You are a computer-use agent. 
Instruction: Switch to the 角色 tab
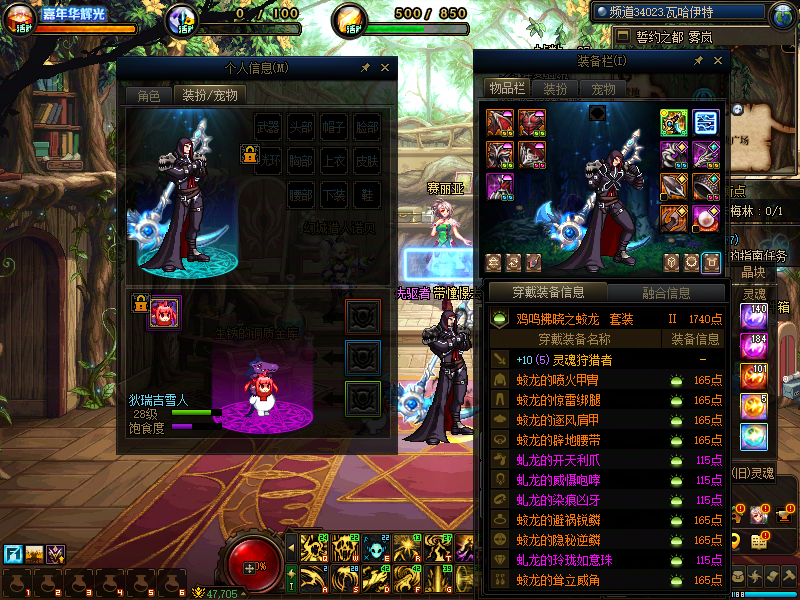coord(148,96)
